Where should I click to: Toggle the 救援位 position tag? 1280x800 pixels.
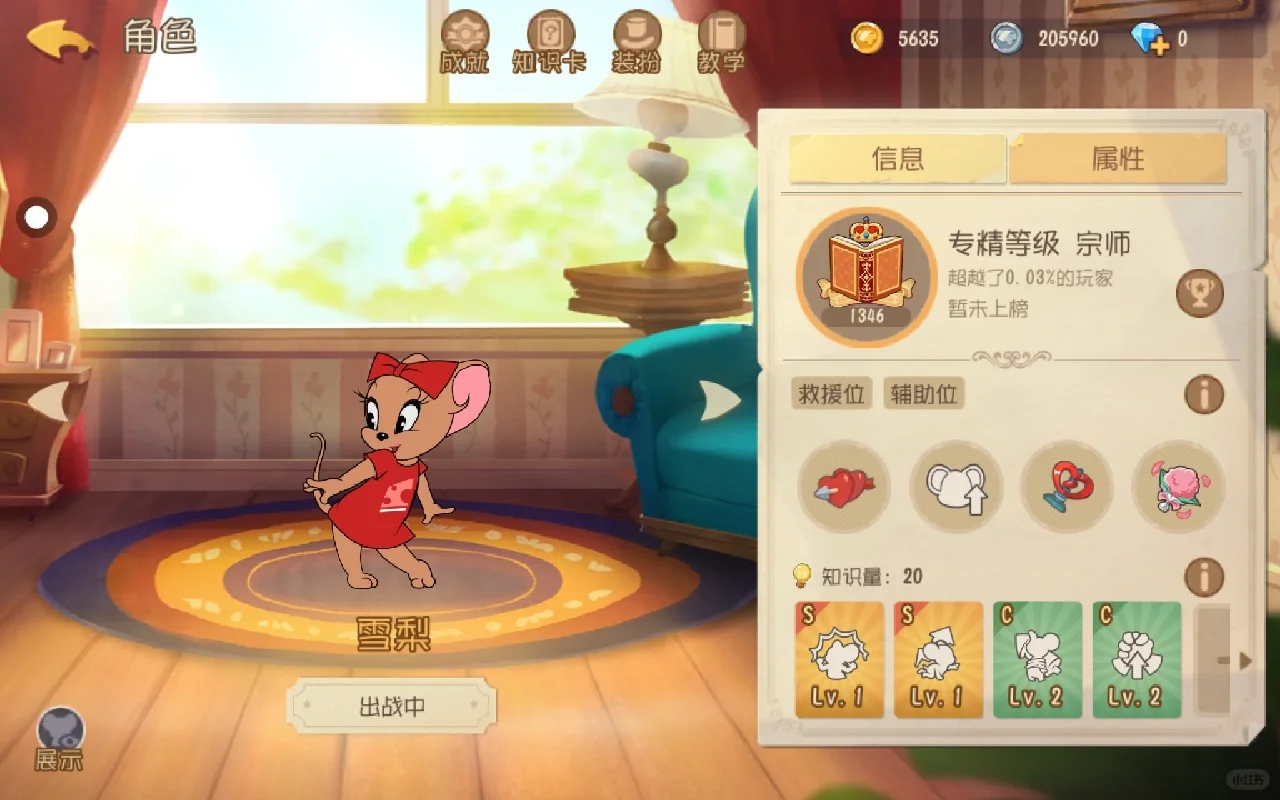832,394
